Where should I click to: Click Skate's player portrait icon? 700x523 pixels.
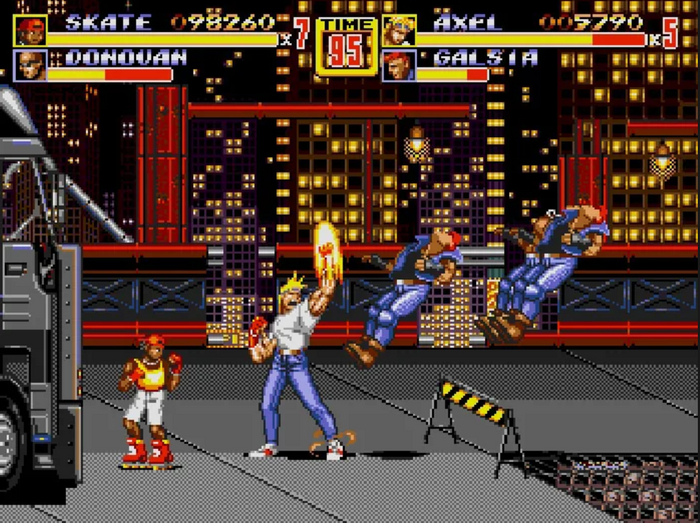[x=29, y=30]
